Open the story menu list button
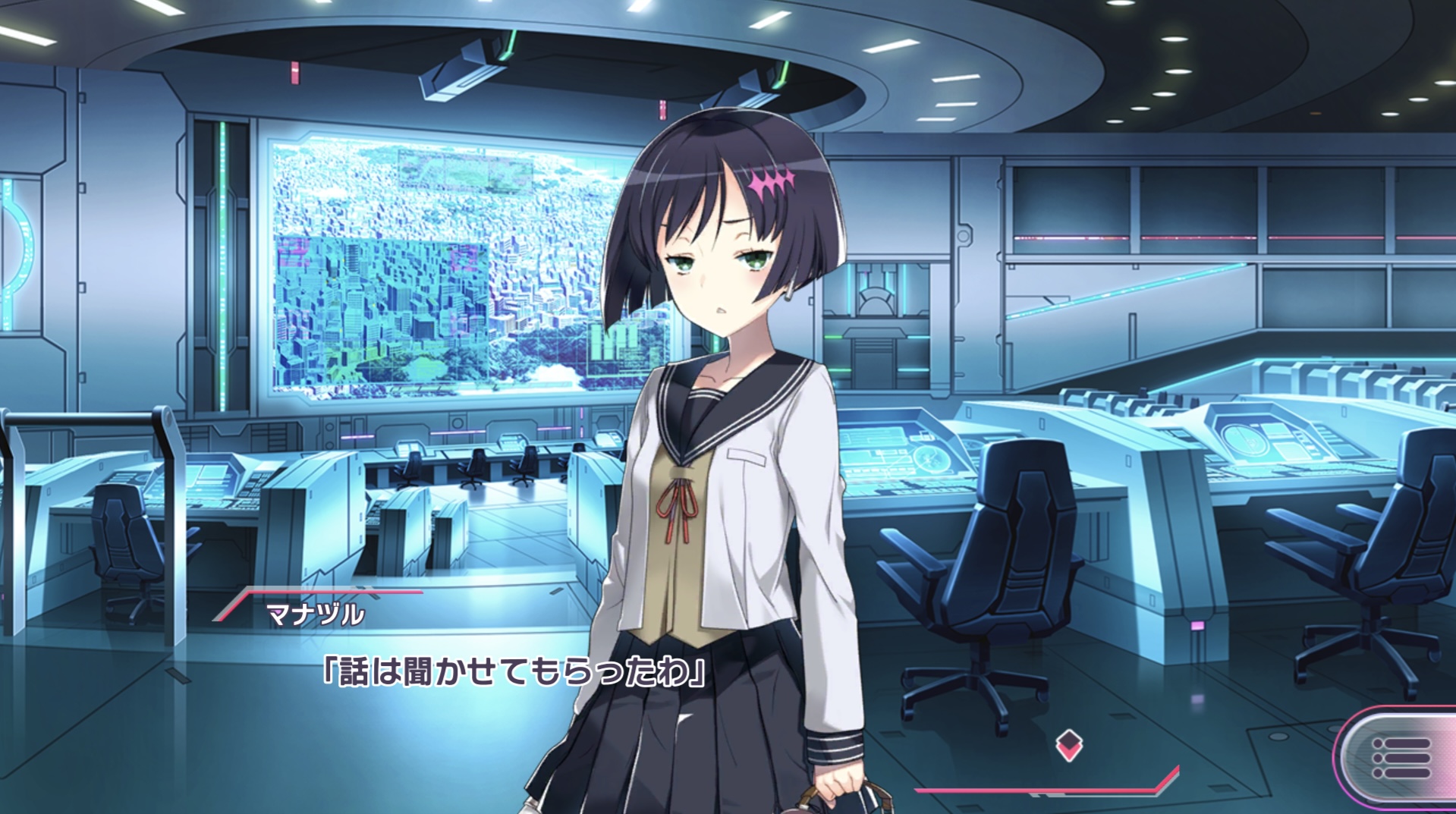Image resolution: width=1456 pixels, height=814 pixels. (x=1401, y=759)
